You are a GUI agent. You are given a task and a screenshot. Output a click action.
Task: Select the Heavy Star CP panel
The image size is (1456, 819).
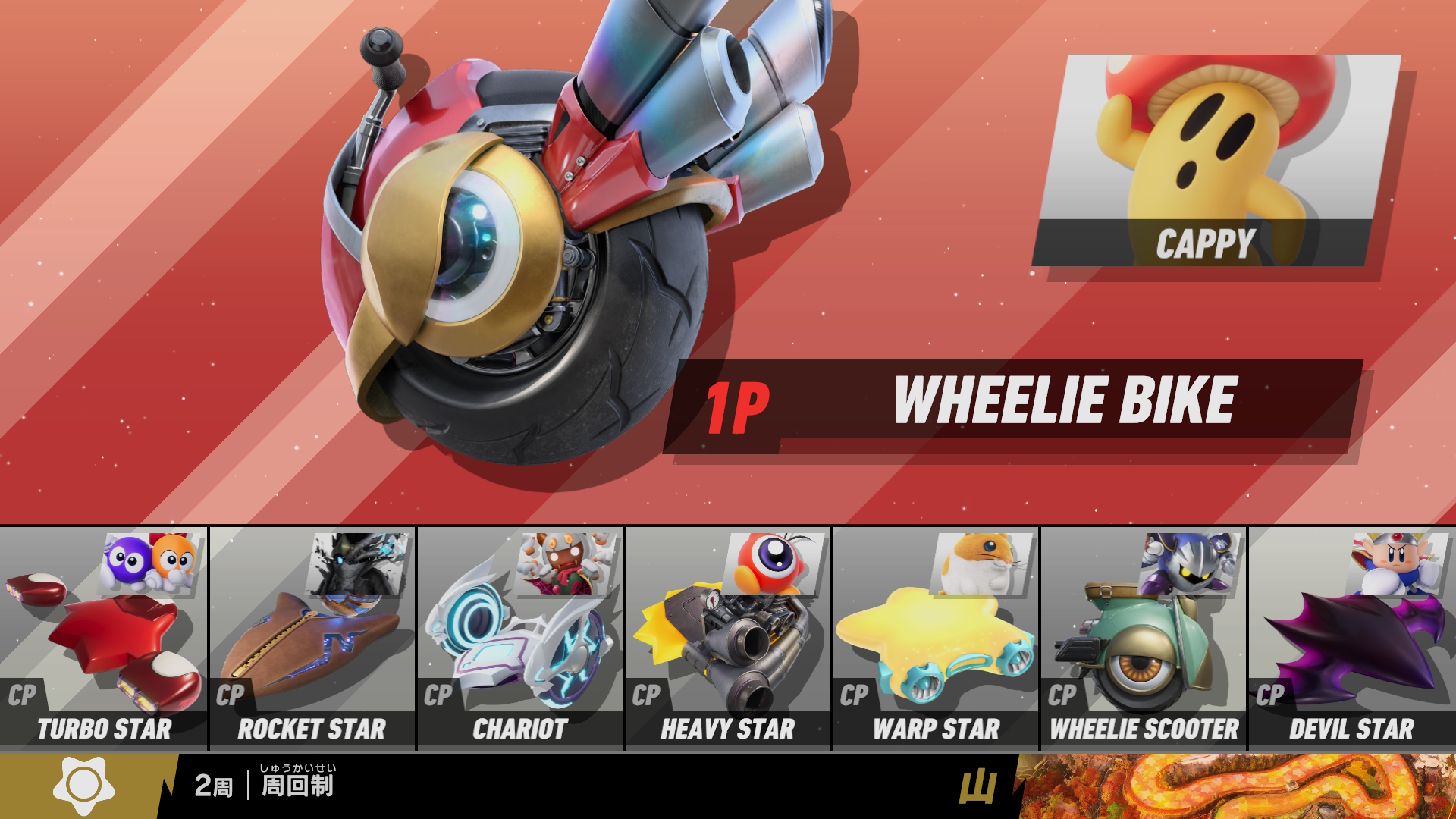tap(728, 639)
